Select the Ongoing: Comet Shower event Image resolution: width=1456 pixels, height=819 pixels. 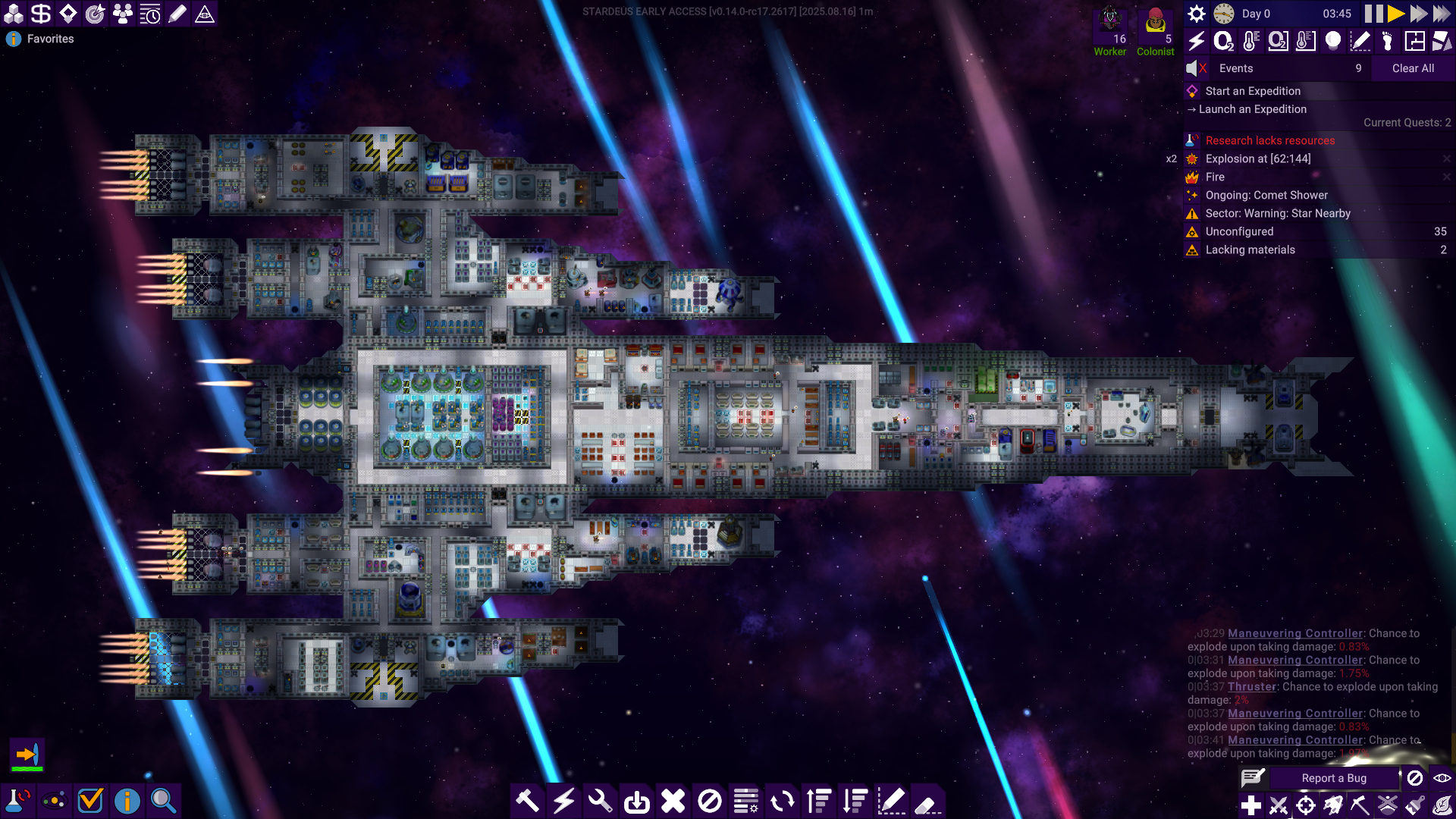pyautogui.click(x=1266, y=195)
